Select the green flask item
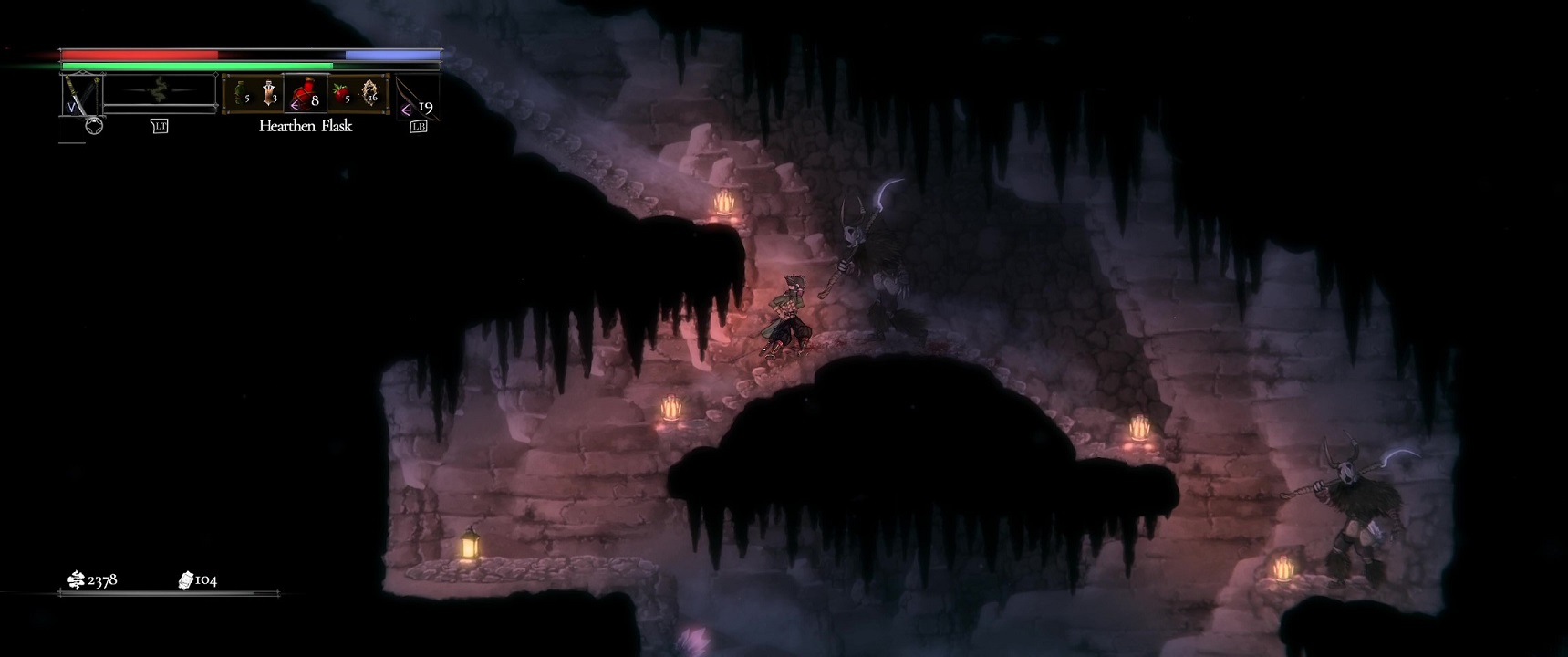Screen dimensions: 1568x657 coord(241,94)
